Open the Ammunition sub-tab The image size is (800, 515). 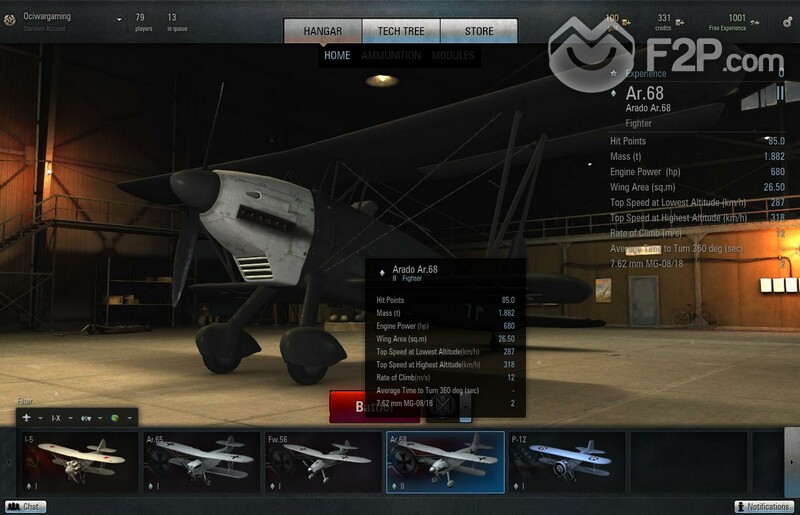point(391,56)
